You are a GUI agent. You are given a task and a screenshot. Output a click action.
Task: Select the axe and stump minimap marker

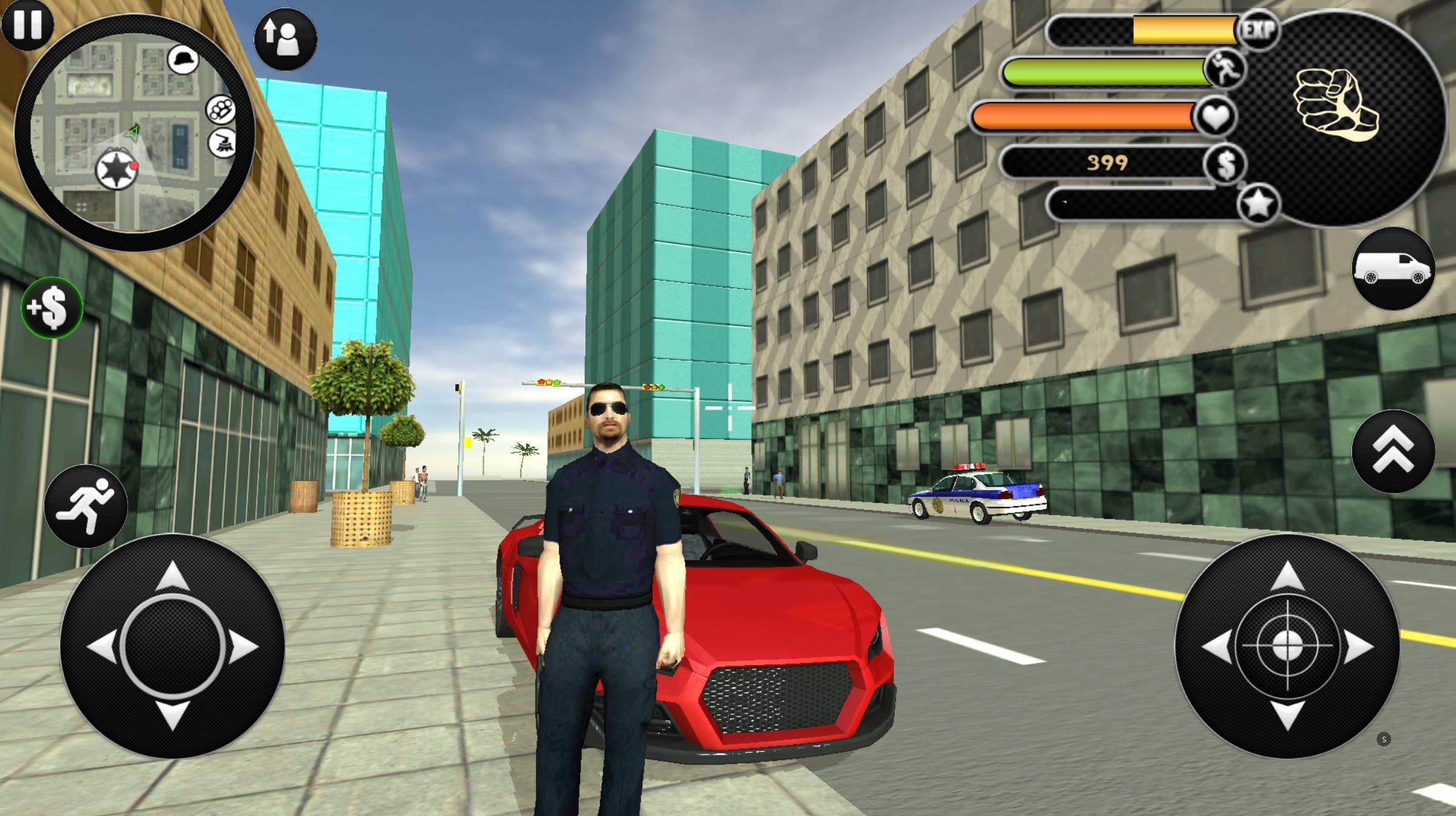(222, 143)
